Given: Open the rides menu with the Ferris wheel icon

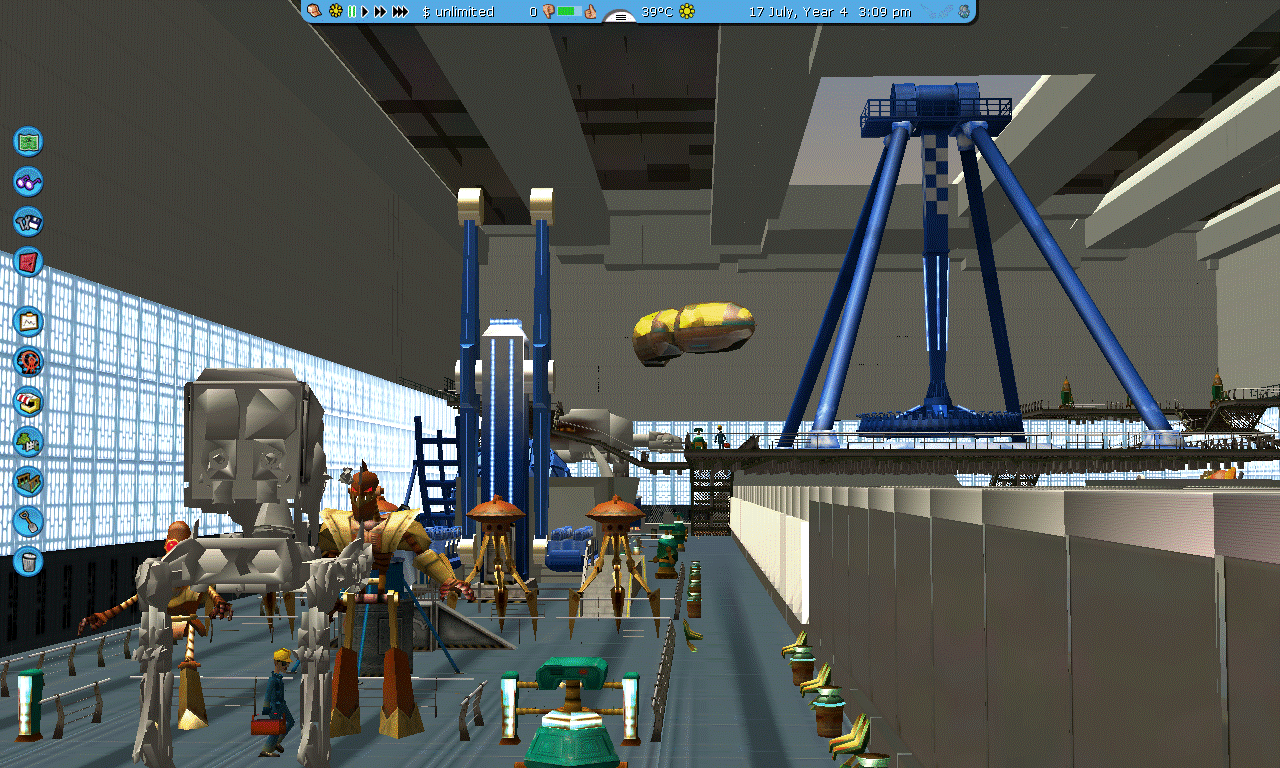Looking at the screenshot, I should 28,362.
